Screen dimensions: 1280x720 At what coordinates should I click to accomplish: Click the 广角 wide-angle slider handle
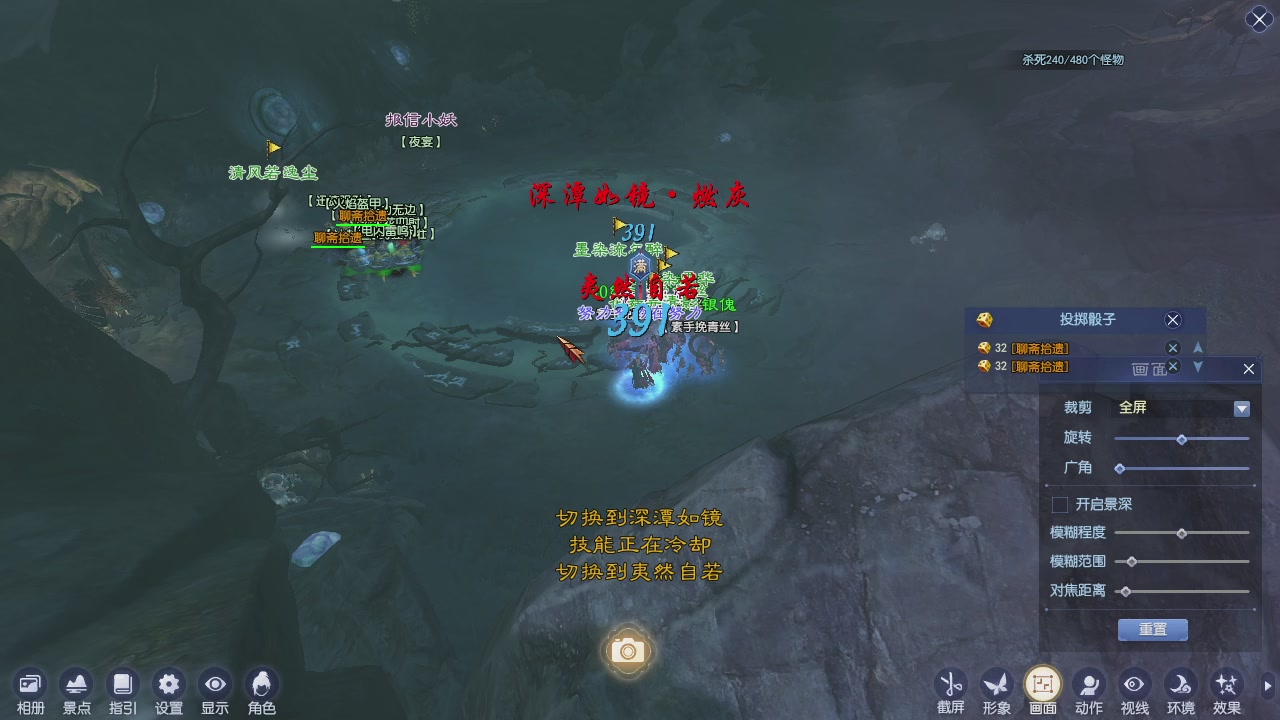click(1120, 467)
